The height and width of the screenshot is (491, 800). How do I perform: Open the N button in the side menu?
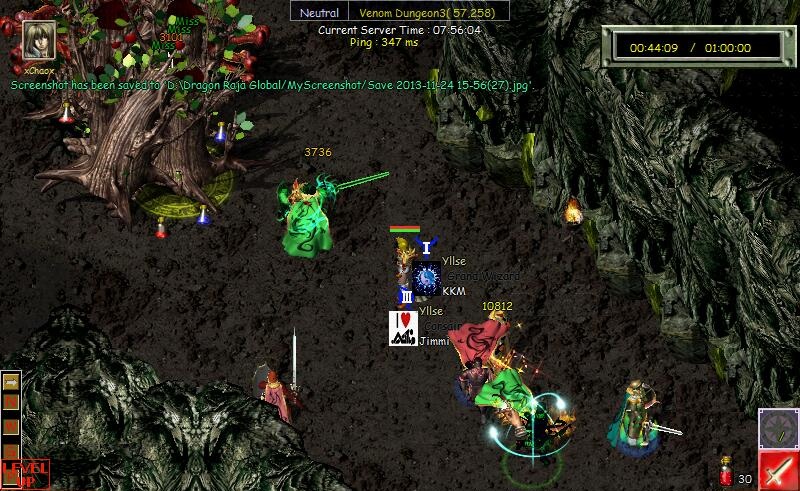(x=12, y=401)
